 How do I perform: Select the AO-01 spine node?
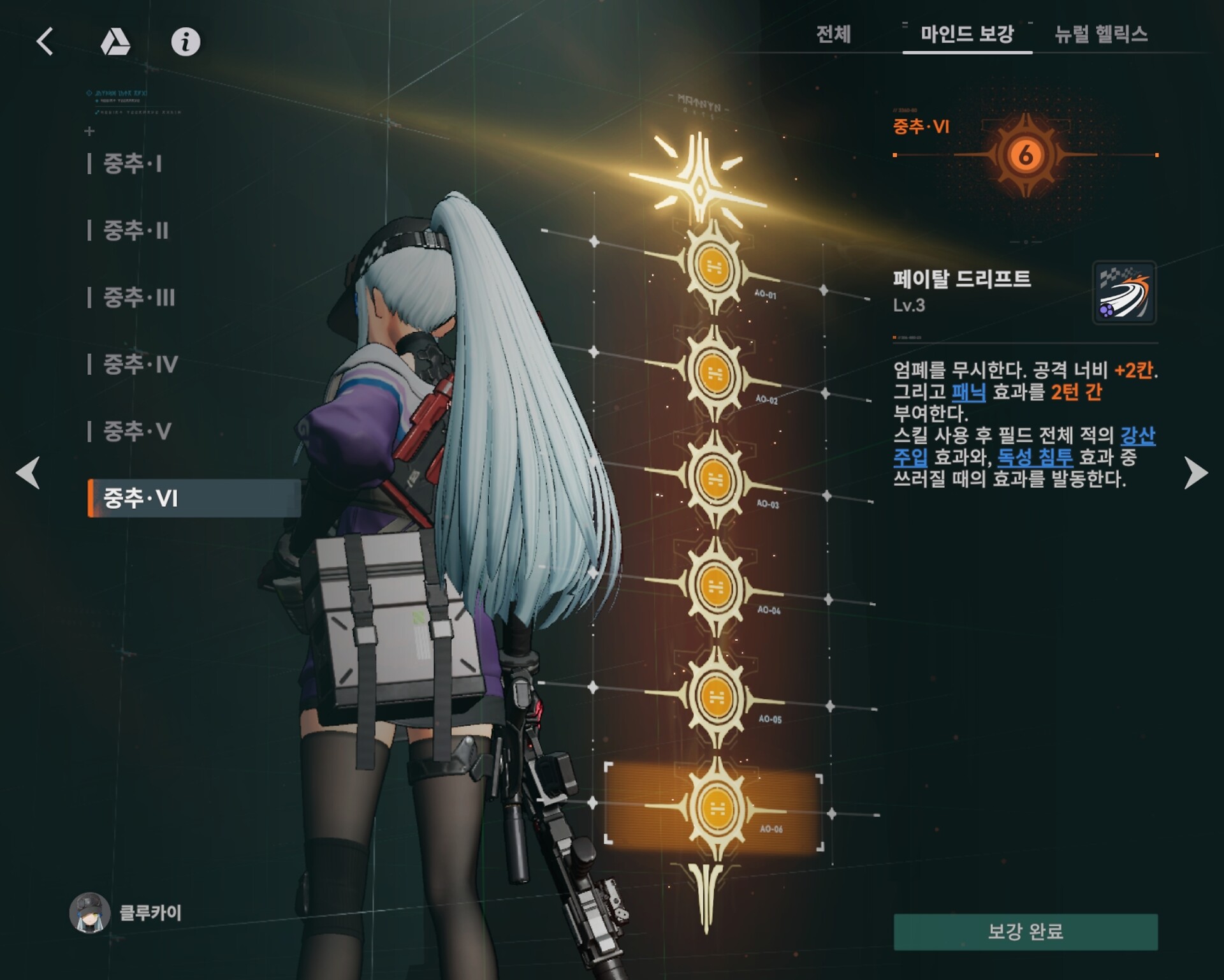click(x=713, y=267)
